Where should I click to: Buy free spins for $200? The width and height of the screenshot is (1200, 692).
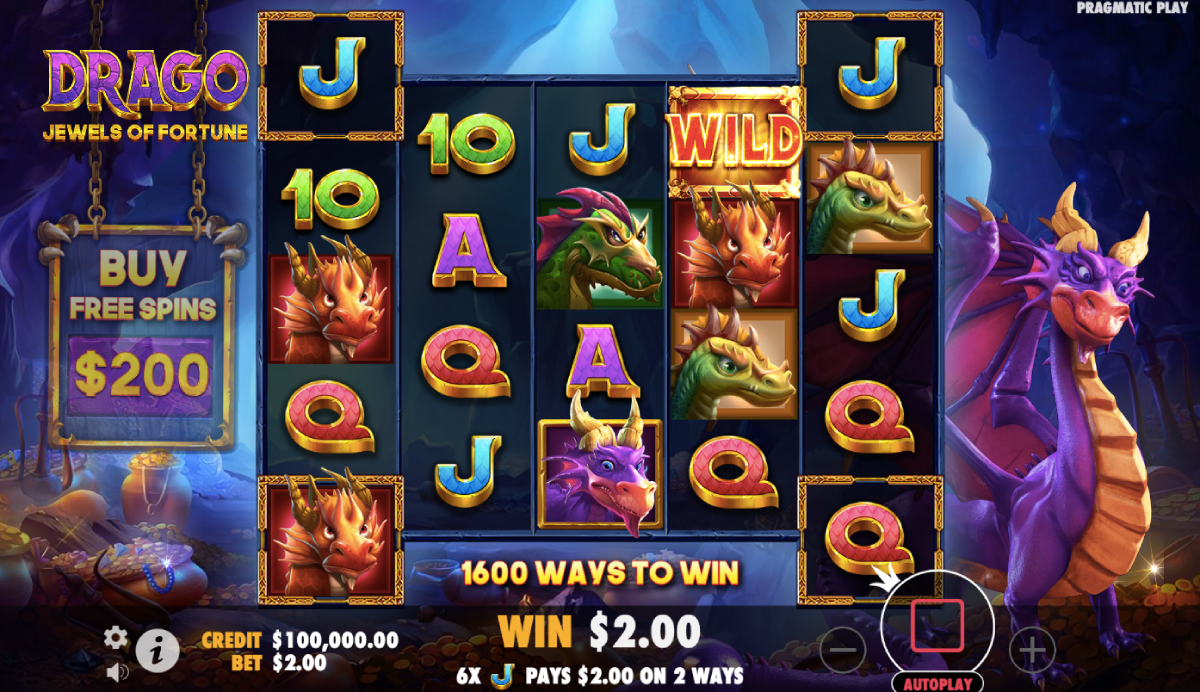tap(141, 374)
